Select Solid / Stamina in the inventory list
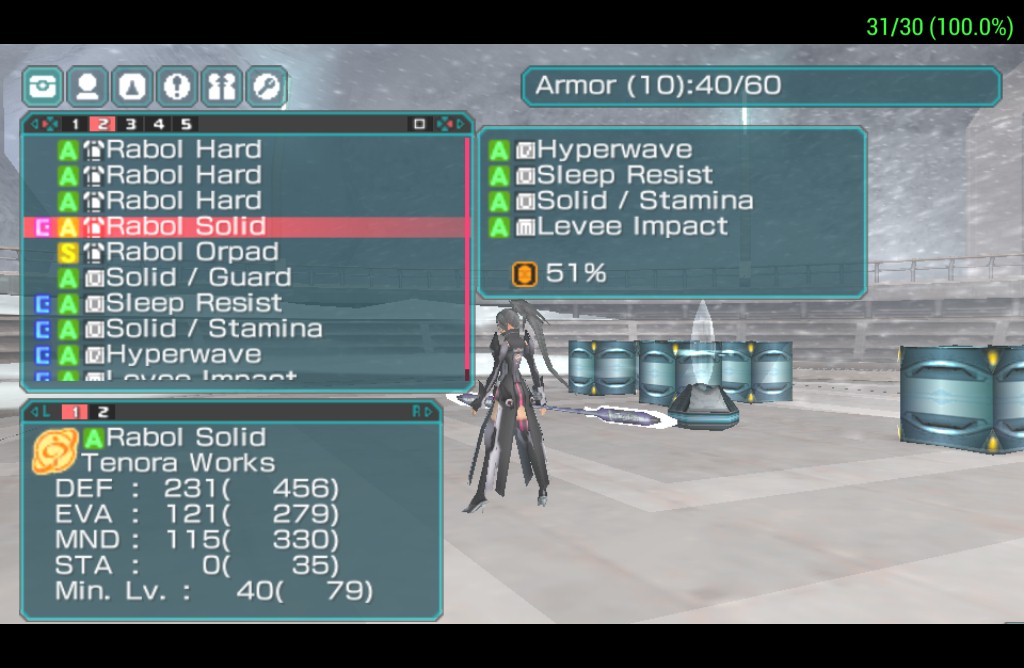1024x668 pixels. 214,328
